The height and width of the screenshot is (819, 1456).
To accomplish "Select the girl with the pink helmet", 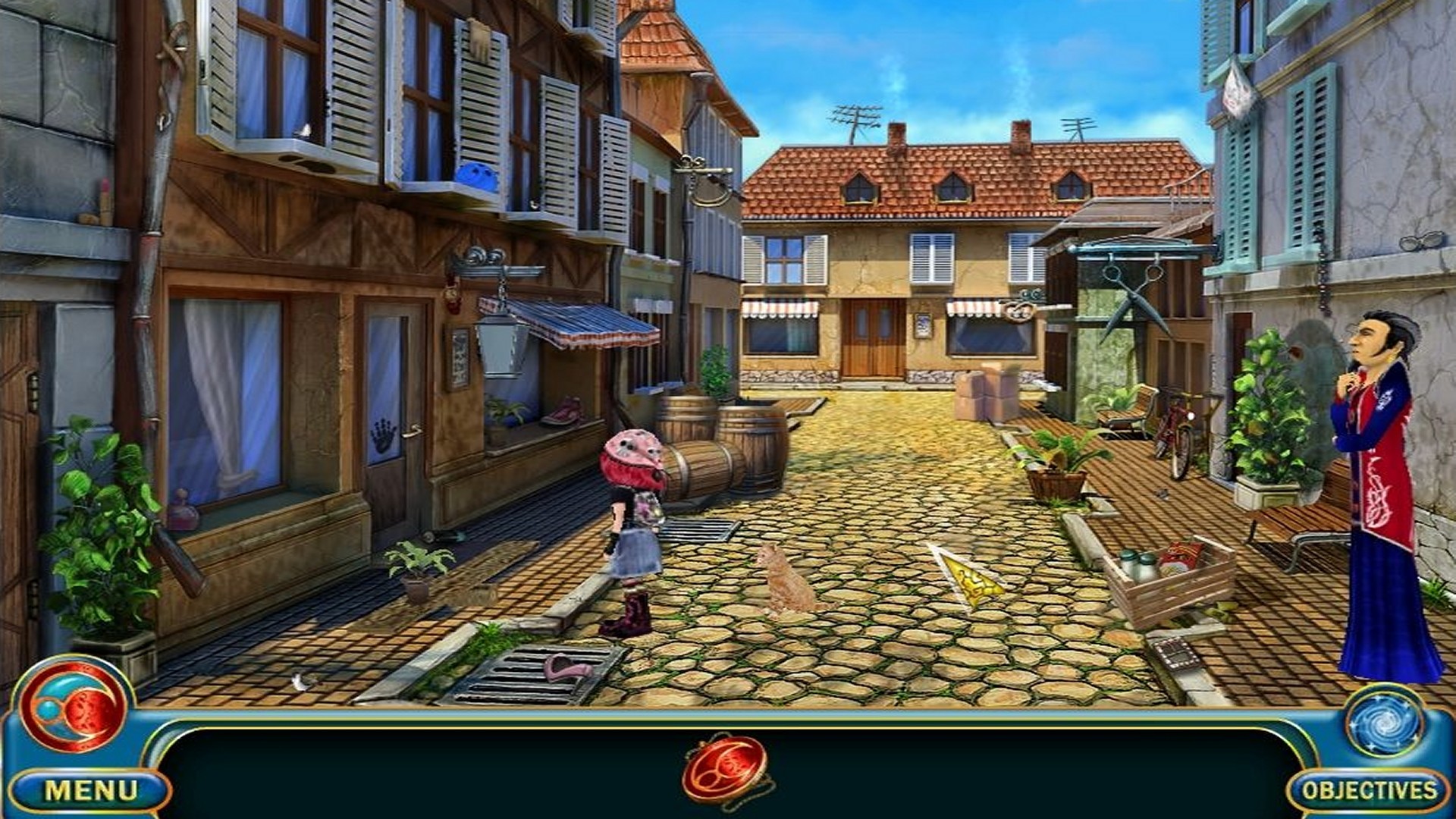I will pyautogui.click(x=633, y=523).
